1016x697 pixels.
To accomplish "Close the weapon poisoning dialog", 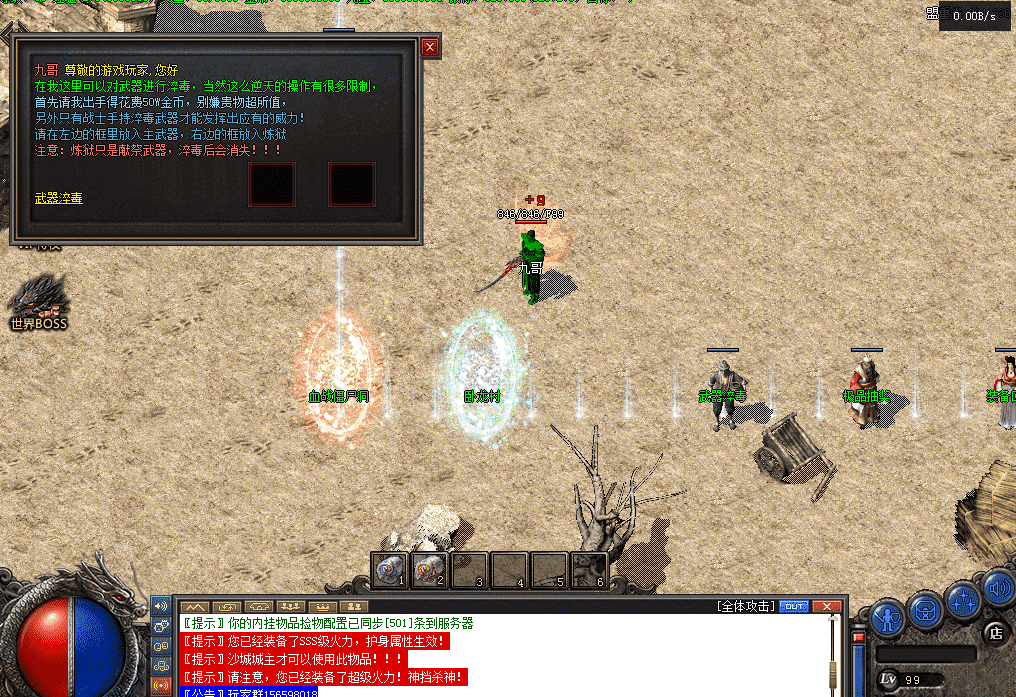I will pos(430,47).
